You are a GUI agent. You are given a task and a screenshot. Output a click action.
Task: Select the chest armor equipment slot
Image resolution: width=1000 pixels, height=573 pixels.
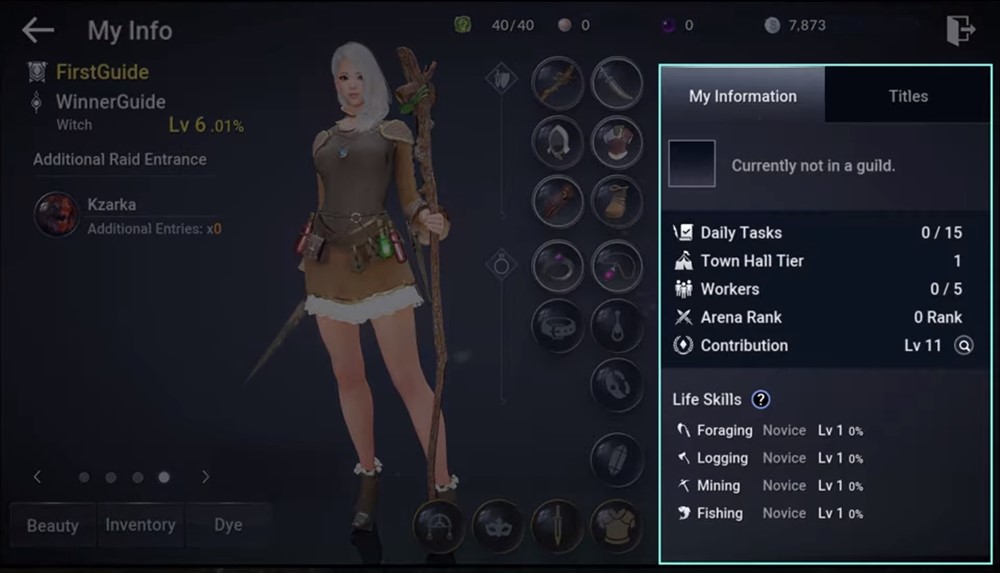coord(617,141)
